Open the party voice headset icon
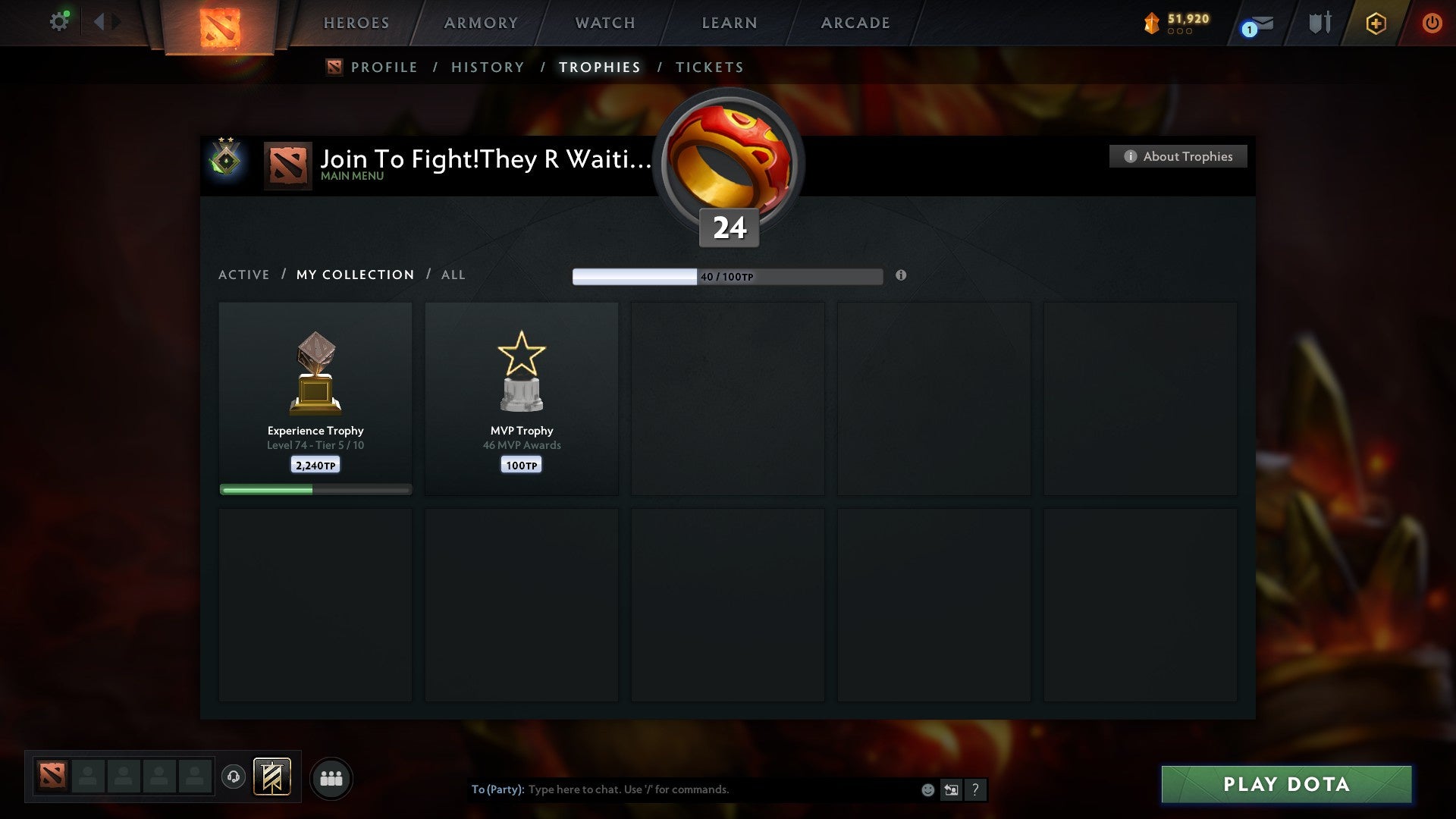Image resolution: width=1456 pixels, height=819 pixels. pos(233,777)
